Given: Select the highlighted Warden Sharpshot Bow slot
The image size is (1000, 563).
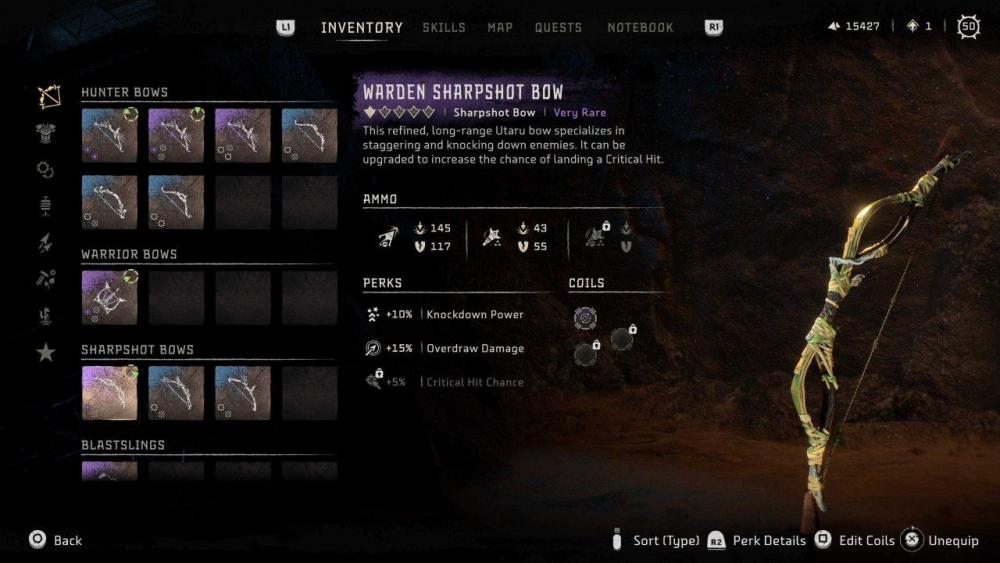Looking at the screenshot, I should coord(108,392).
